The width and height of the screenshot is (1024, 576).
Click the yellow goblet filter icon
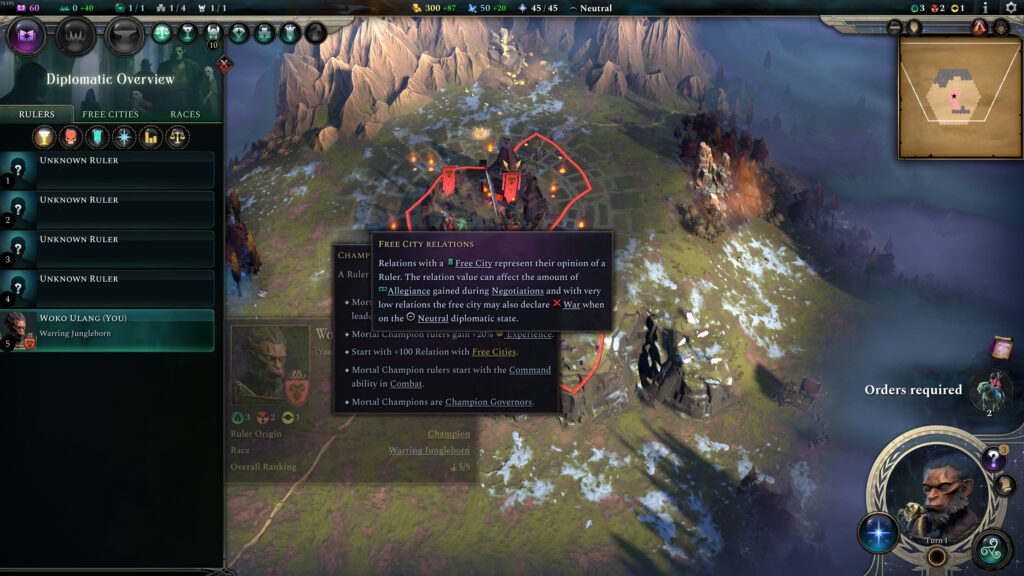tap(43, 137)
